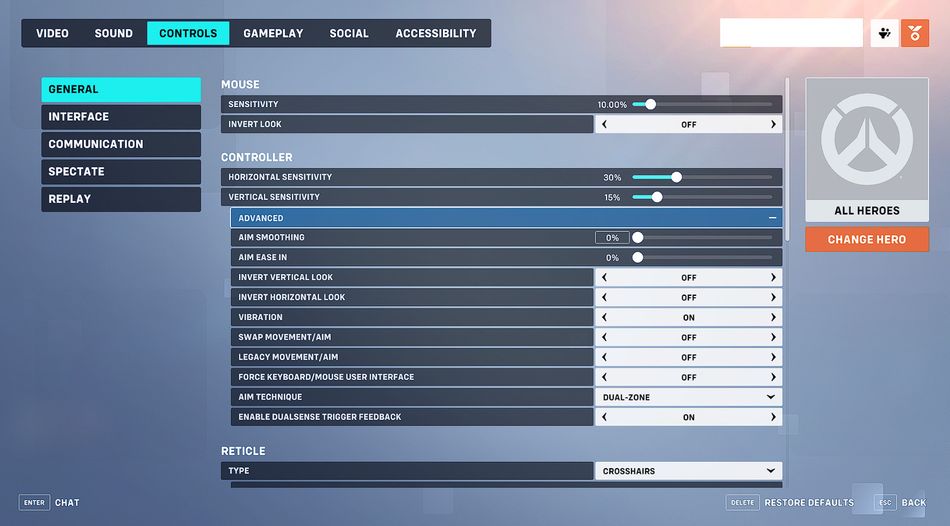Go back from the options menu
The width and height of the screenshot is (950, 526).
[913, 502]
